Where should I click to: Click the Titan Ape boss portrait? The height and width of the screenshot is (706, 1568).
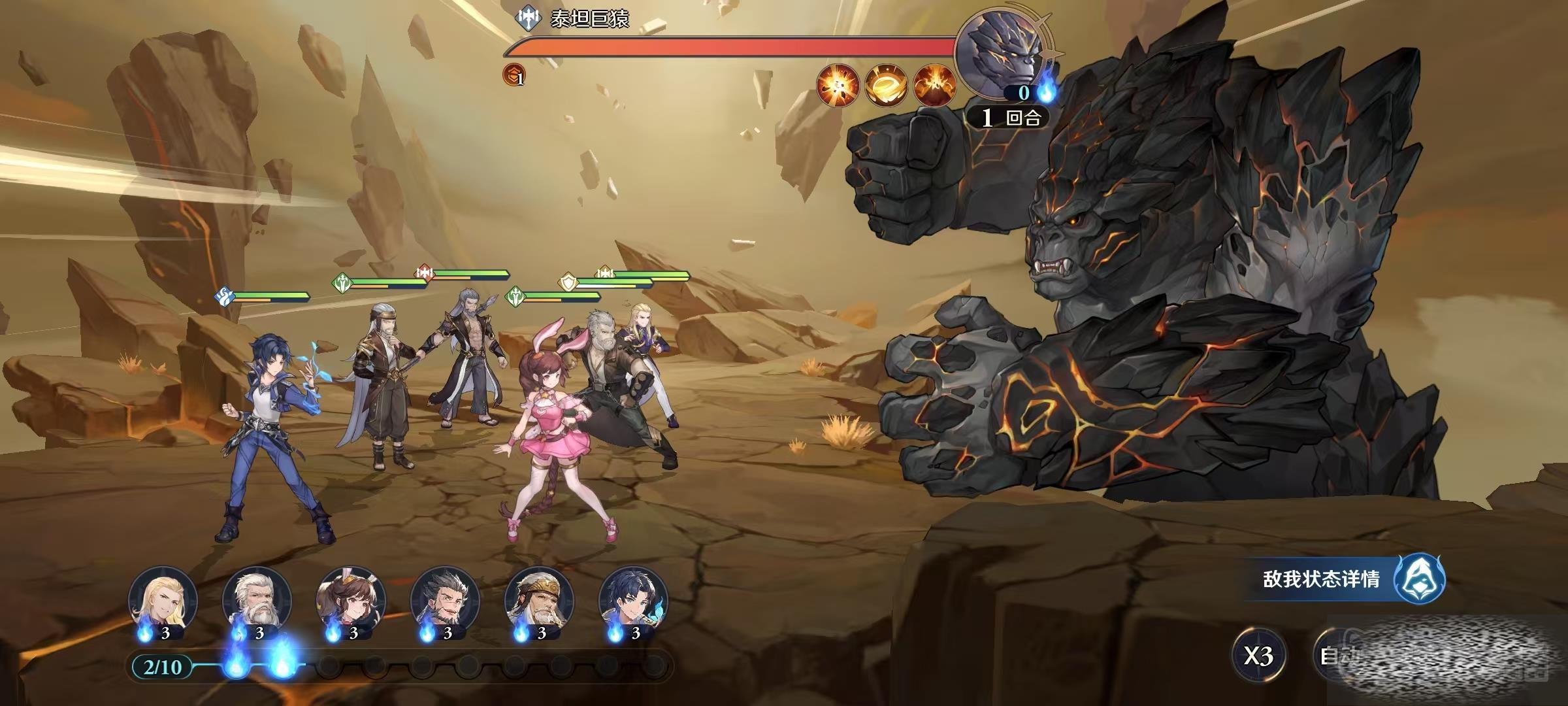click(1003, 52)
